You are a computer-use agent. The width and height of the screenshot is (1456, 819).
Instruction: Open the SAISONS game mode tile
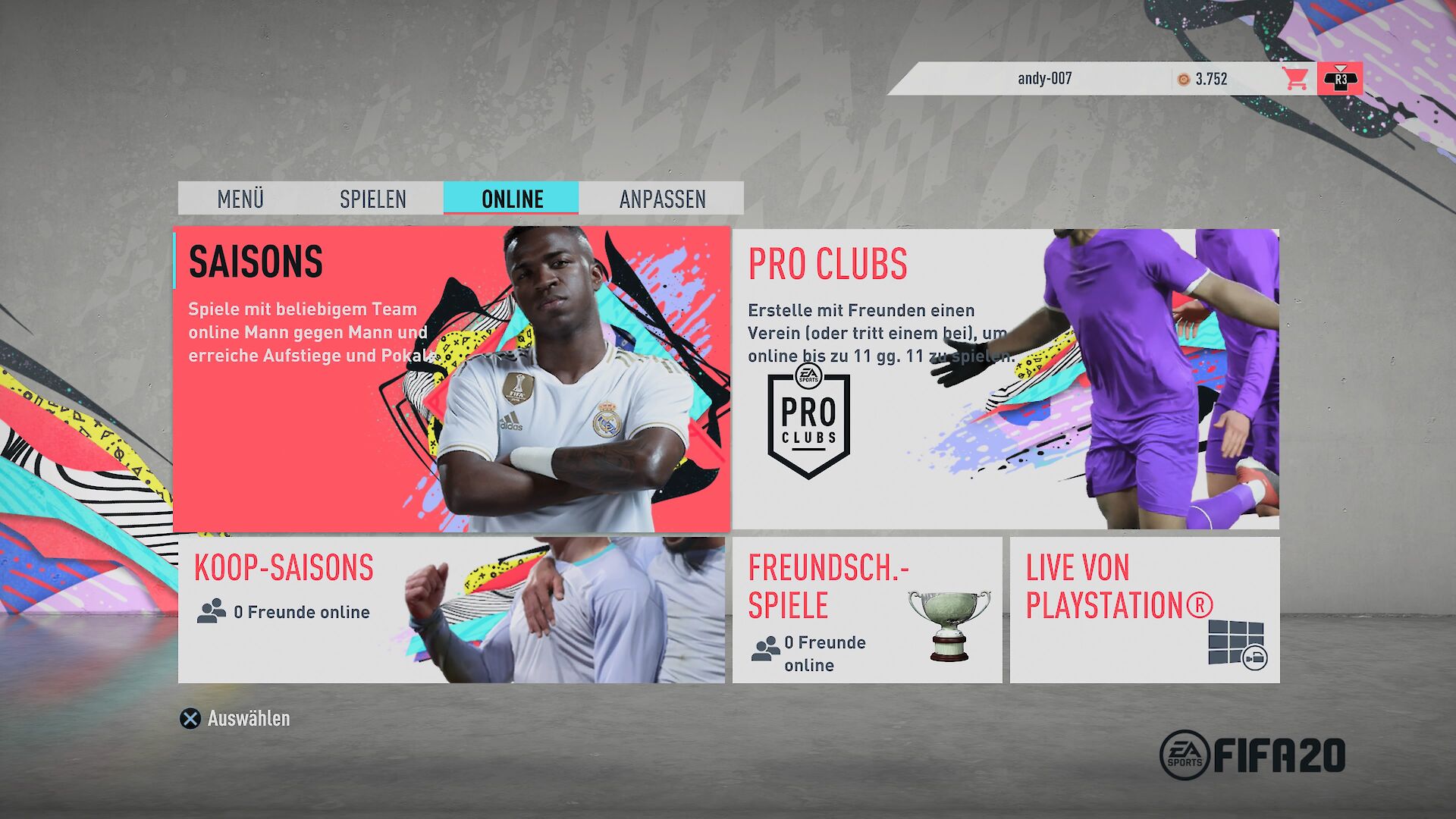point(451,379)
